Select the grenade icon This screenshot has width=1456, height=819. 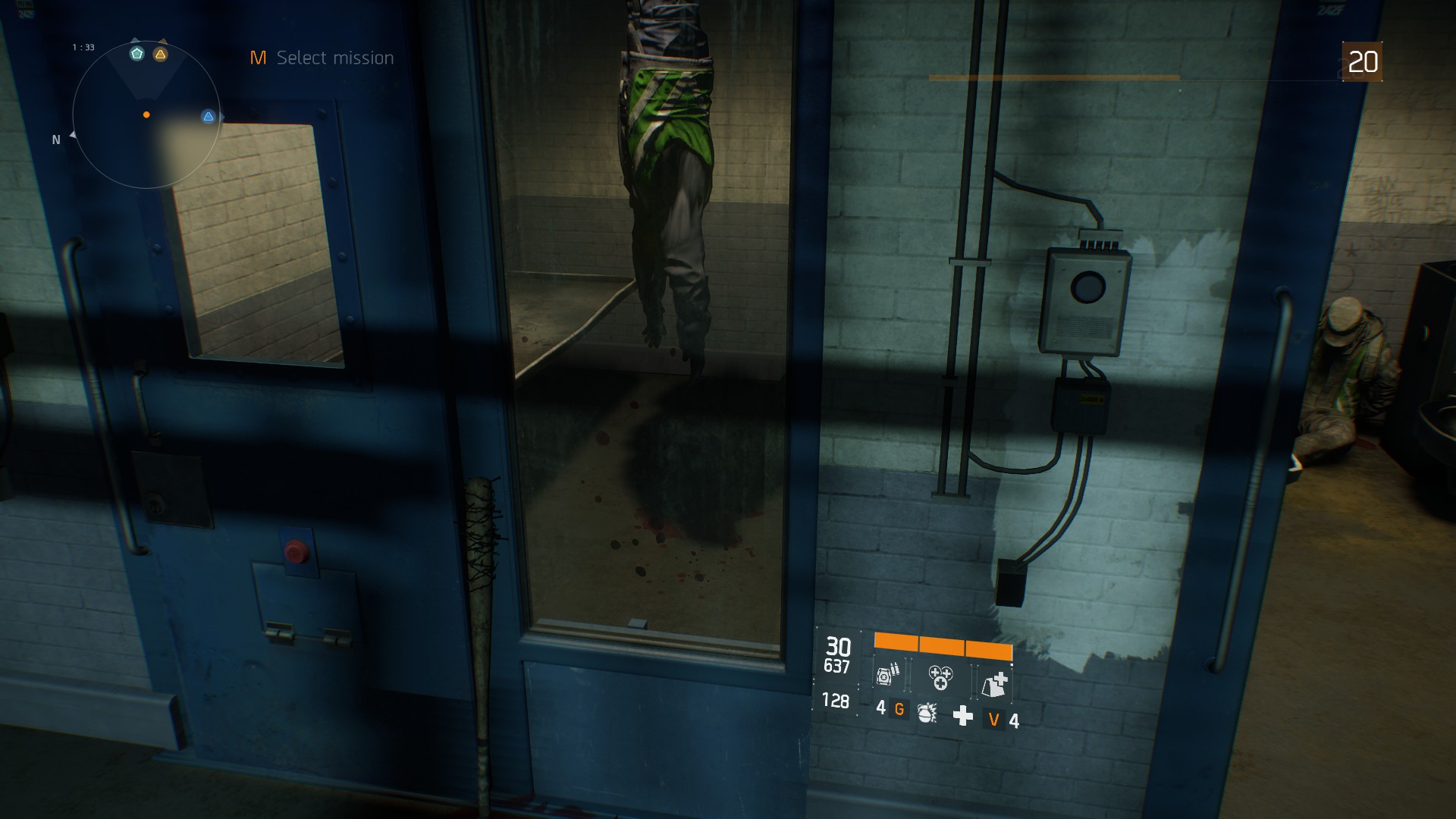coord(927,712)
